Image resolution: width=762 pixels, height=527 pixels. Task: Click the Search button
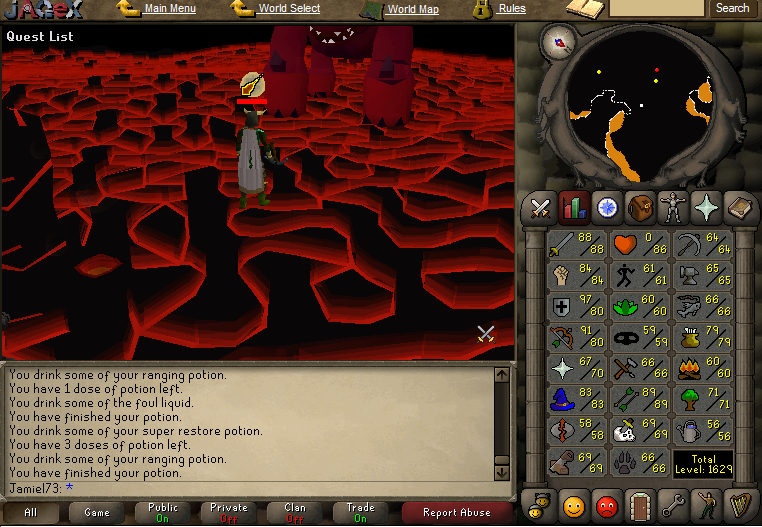click(732, 9)
